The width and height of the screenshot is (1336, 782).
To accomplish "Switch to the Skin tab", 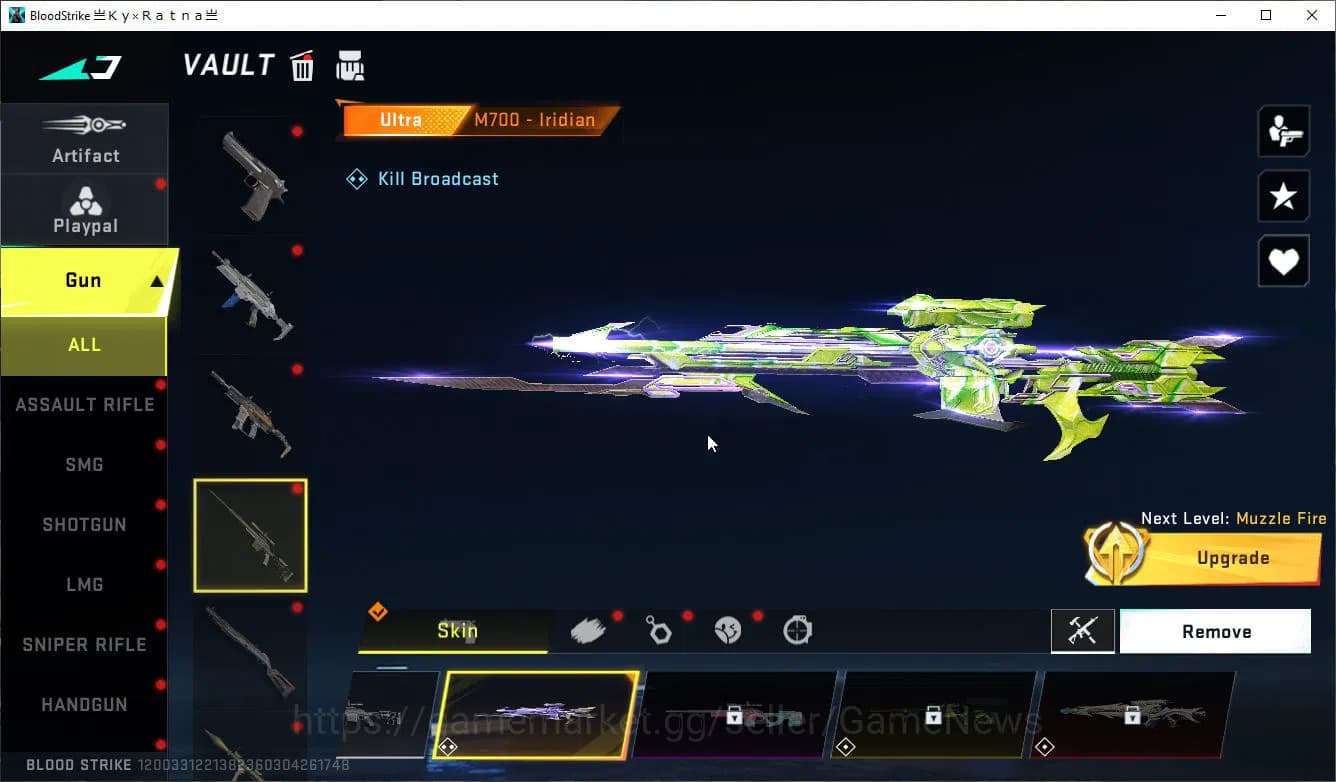I will [x=456, y=630].
